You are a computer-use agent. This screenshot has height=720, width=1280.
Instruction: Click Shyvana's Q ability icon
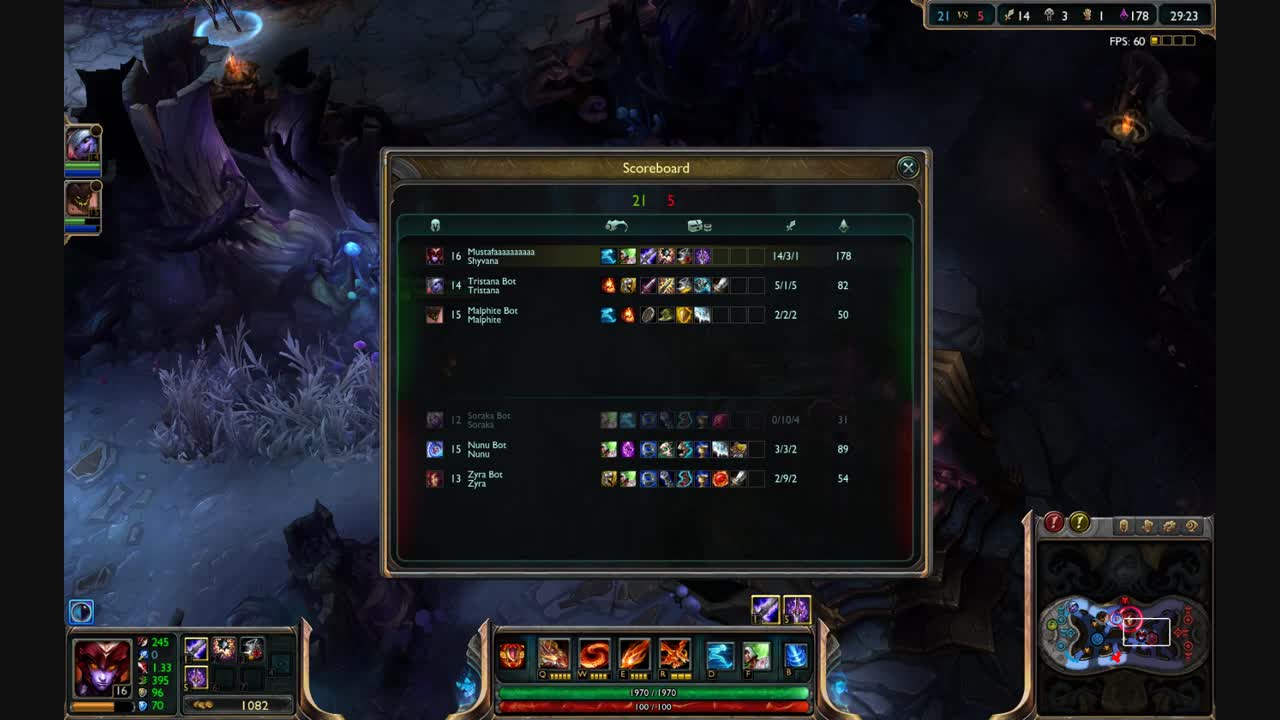click(x=553, y=656)
